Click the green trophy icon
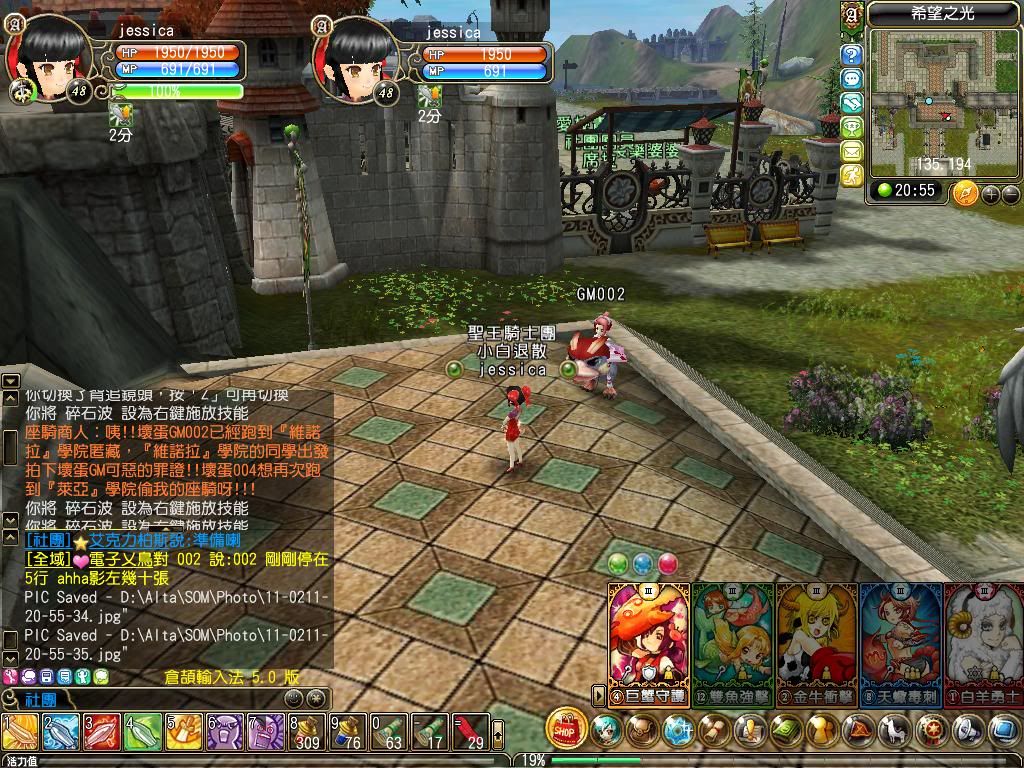Screen dimensions: 1024x768 point(852,127)
